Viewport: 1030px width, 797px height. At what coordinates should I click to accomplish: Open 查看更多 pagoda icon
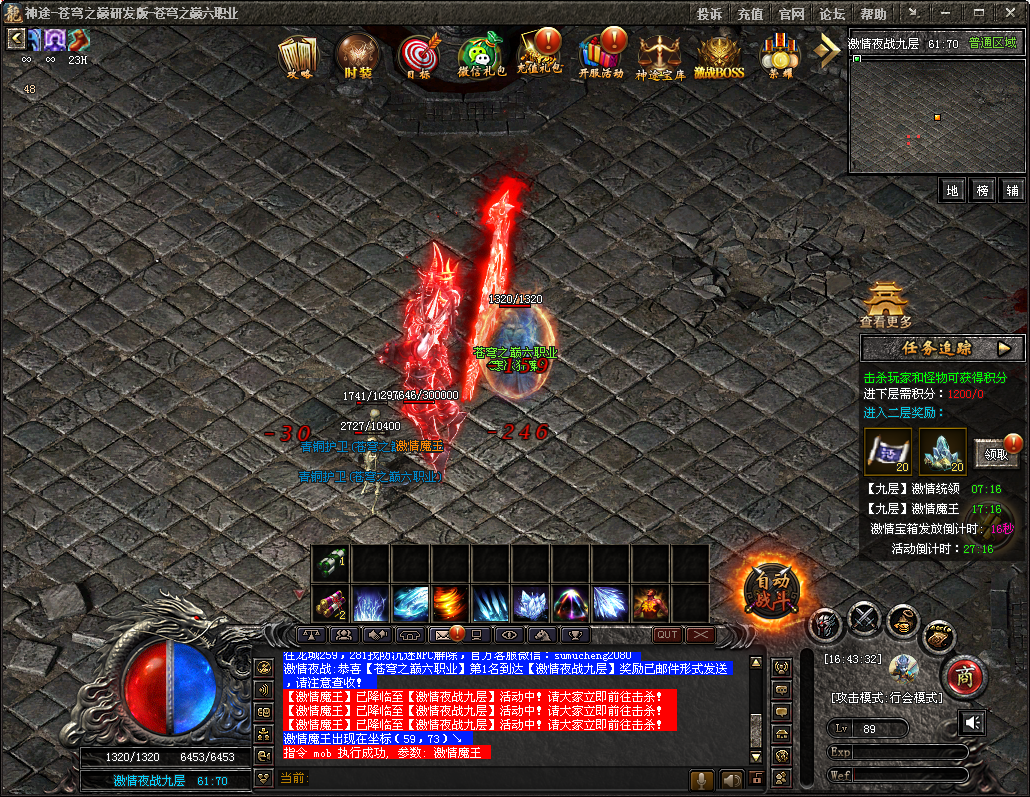point(885,303)
